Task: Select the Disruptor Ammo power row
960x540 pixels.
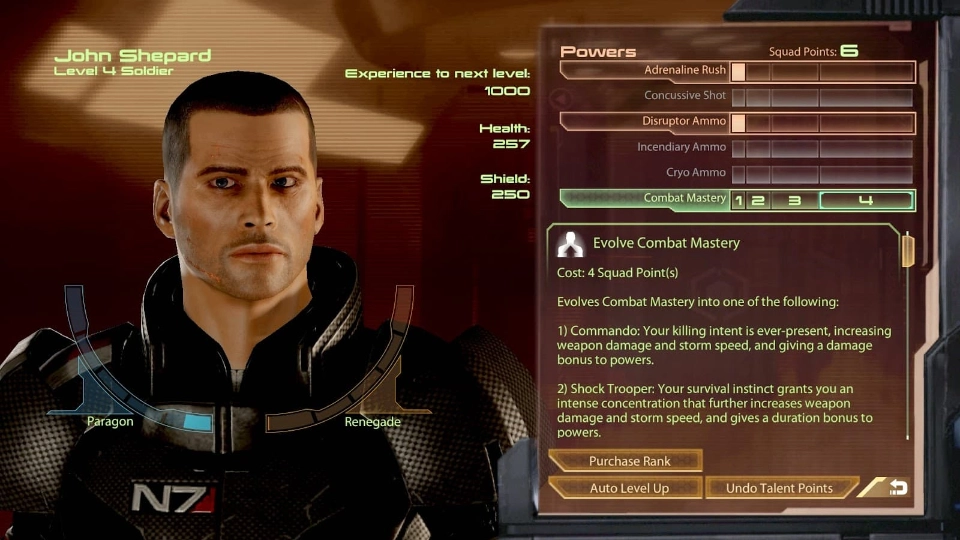Action: point(685,122)
